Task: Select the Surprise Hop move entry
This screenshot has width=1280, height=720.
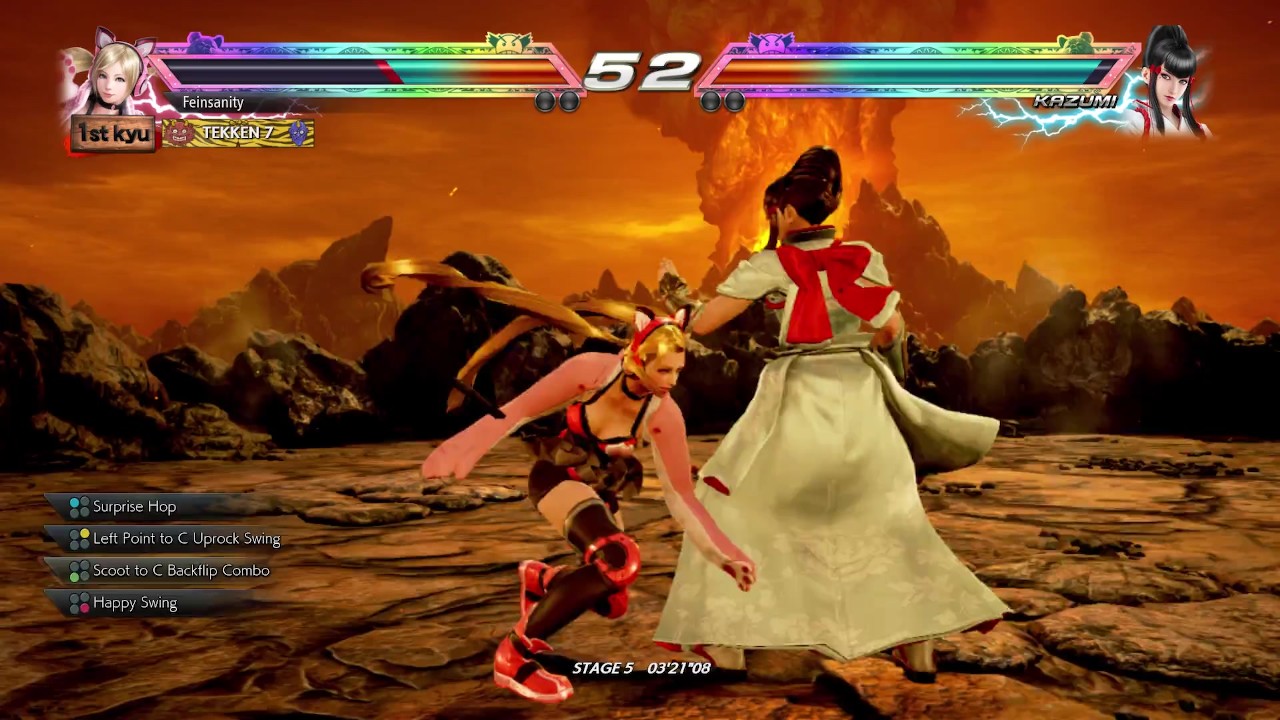Action: 134,507
